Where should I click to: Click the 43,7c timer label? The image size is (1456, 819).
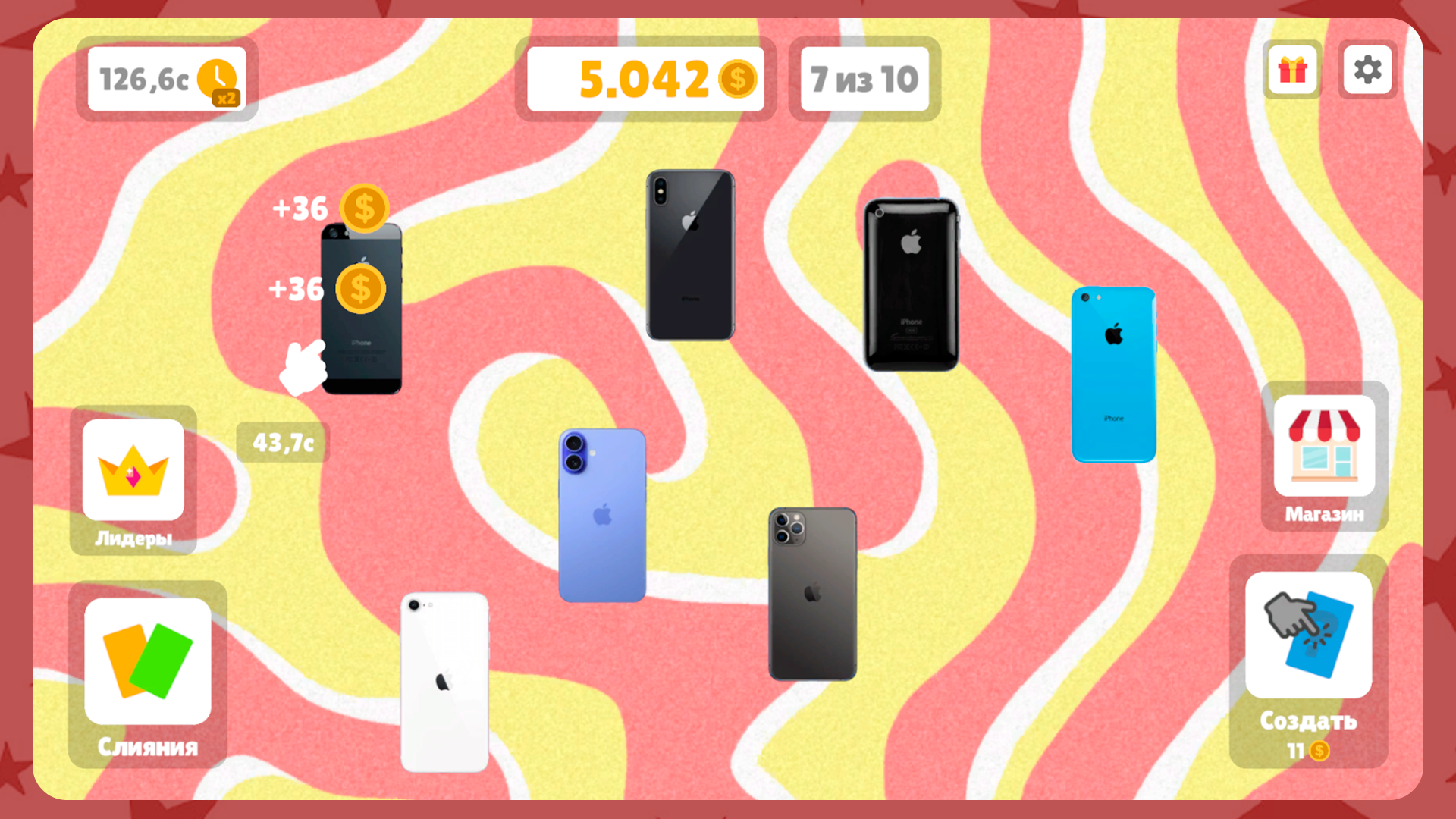281,443
